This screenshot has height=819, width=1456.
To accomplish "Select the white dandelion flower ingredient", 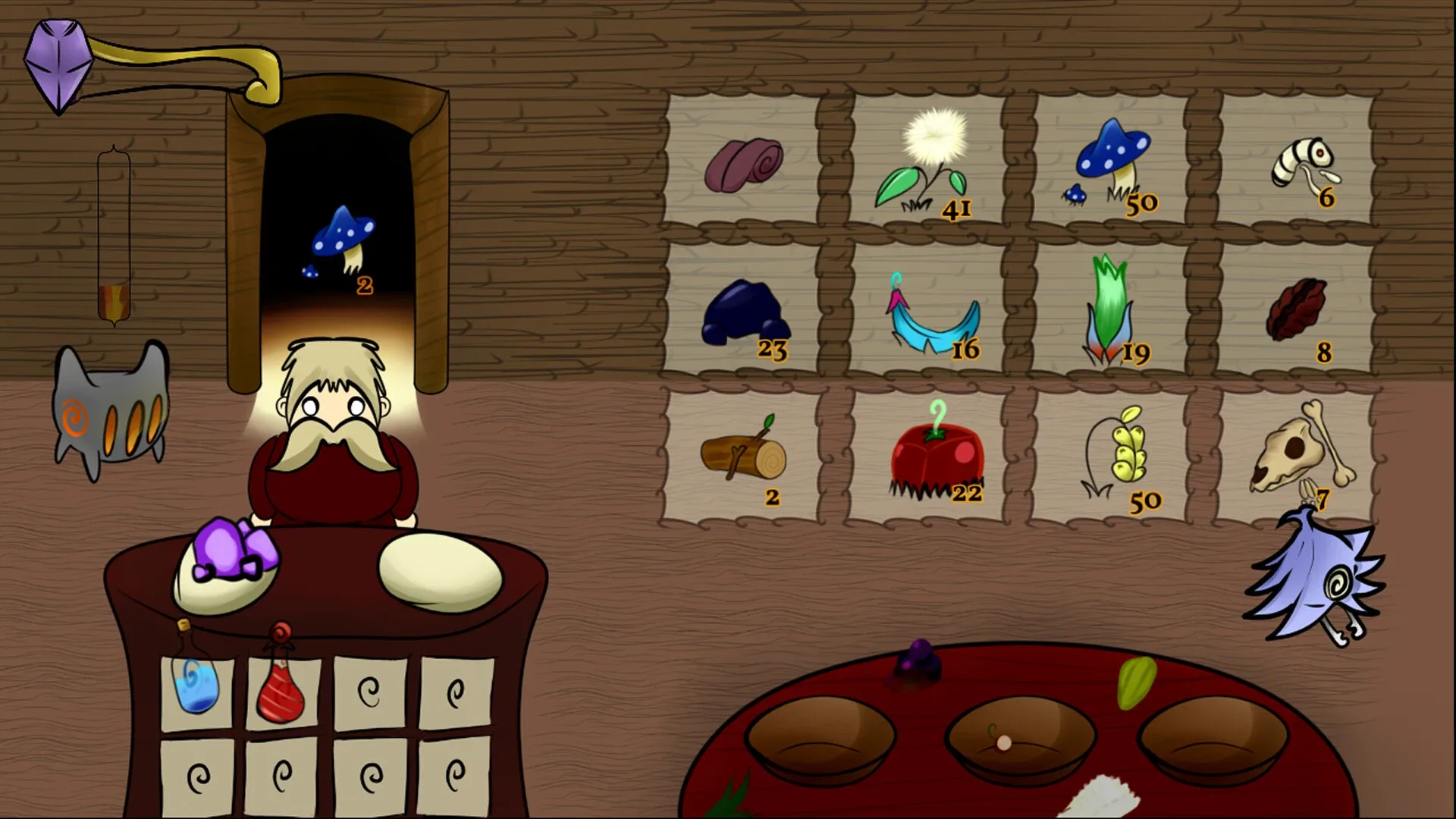I will click(933, 152).
